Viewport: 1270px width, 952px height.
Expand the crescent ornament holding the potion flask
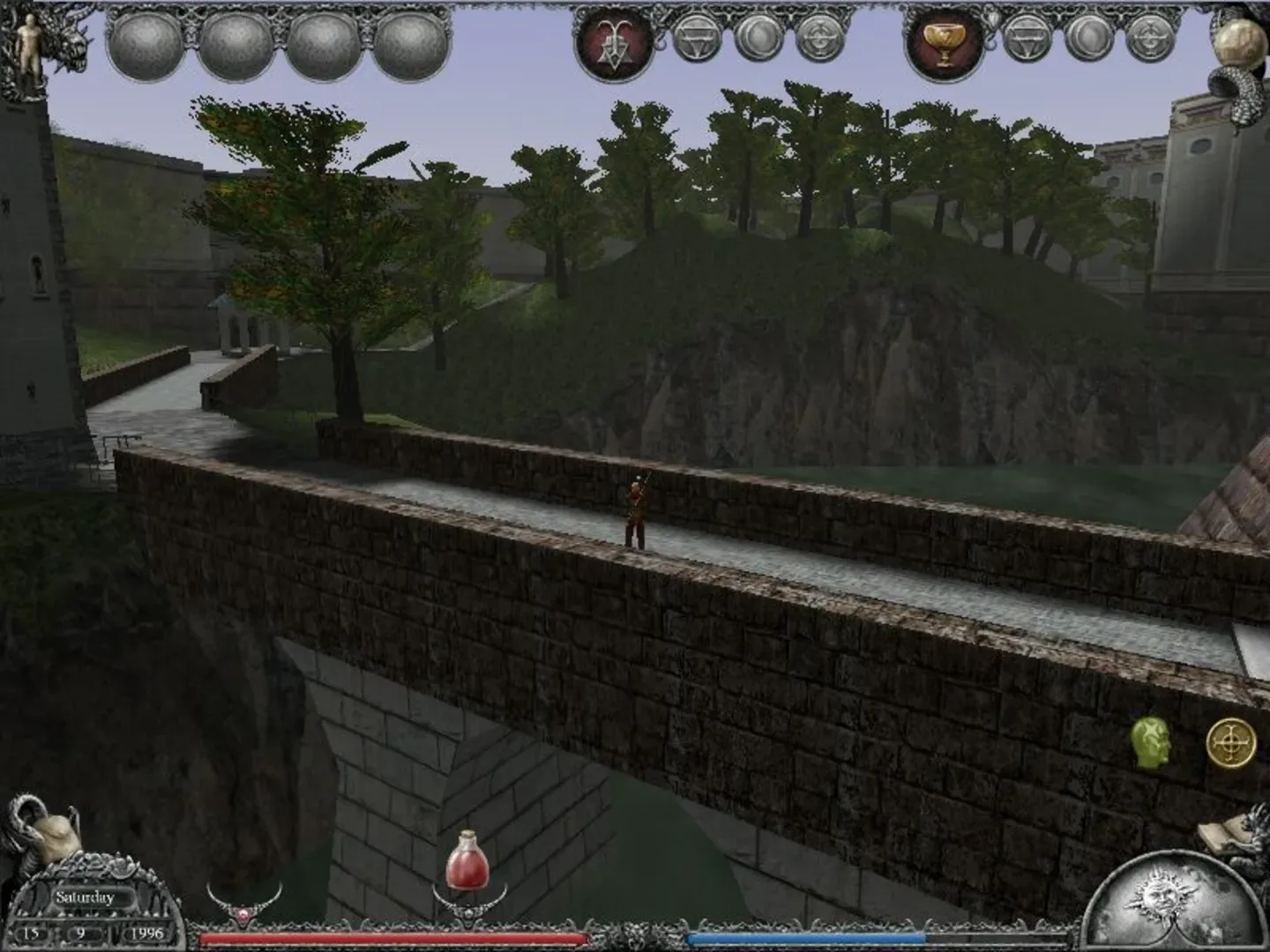(468, 912)
